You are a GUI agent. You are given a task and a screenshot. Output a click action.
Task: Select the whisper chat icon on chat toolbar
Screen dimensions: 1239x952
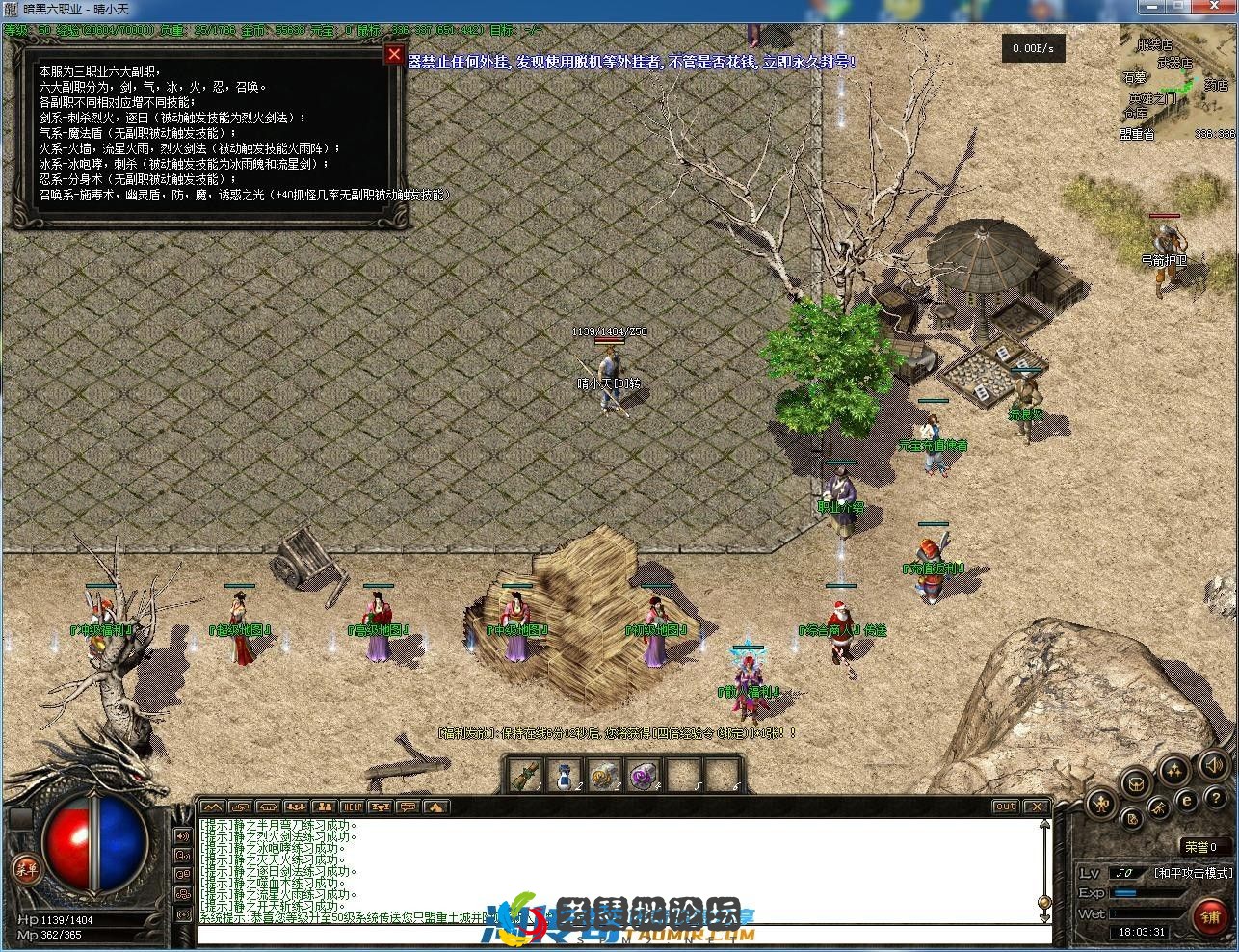coord(241,807)
